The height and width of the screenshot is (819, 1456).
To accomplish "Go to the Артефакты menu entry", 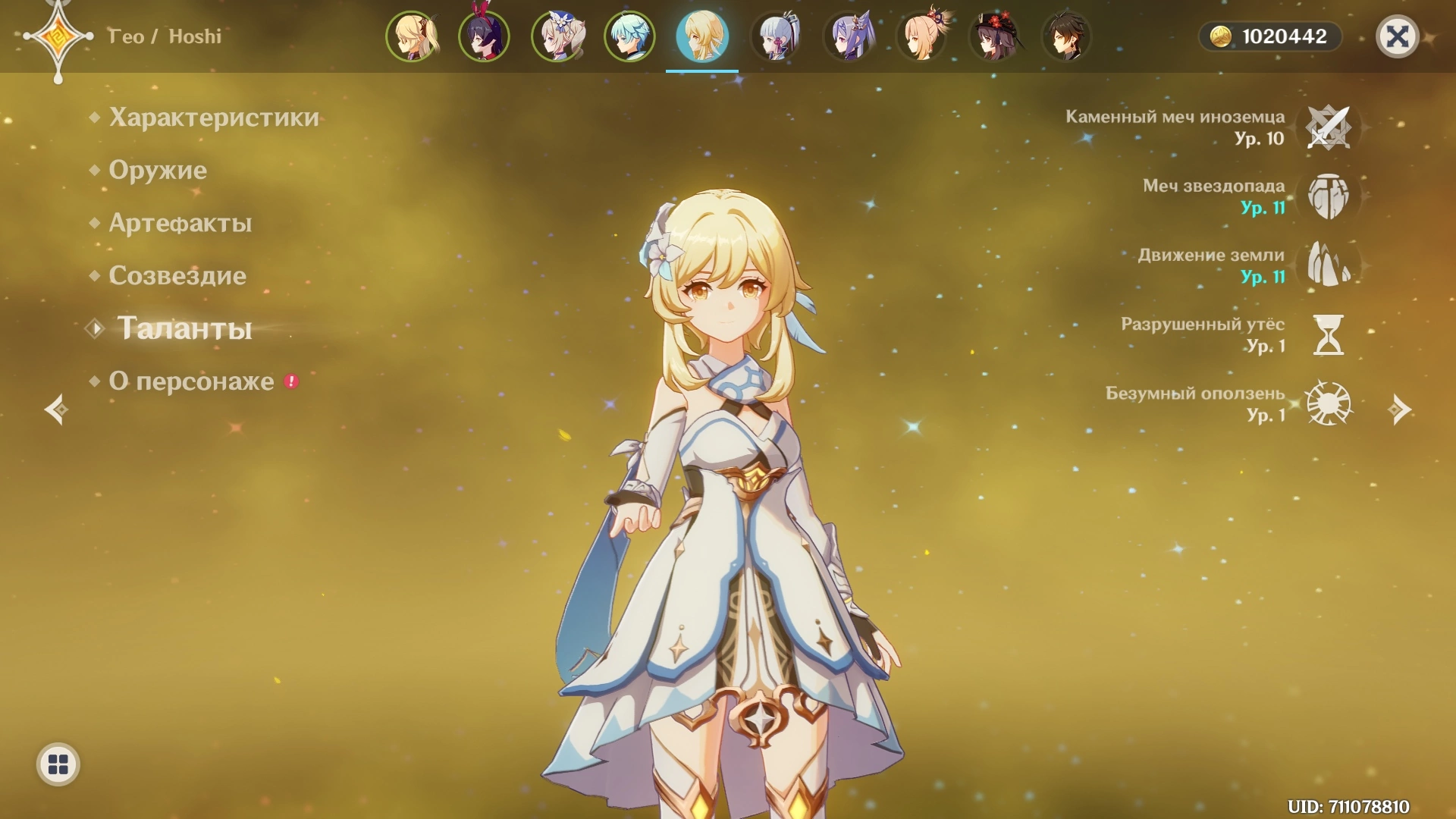I will click(180, 223).
